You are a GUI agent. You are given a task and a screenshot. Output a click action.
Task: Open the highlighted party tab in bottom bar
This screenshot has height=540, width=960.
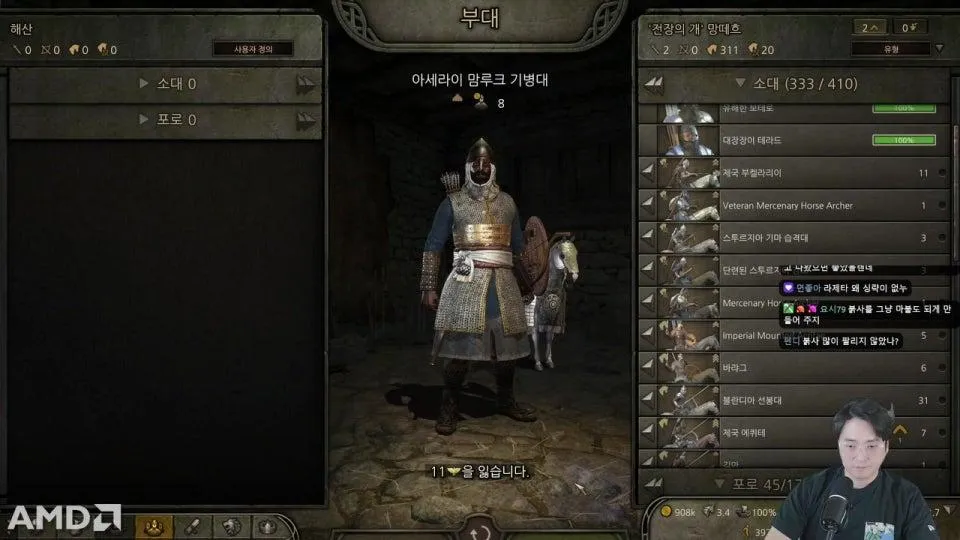153,526
